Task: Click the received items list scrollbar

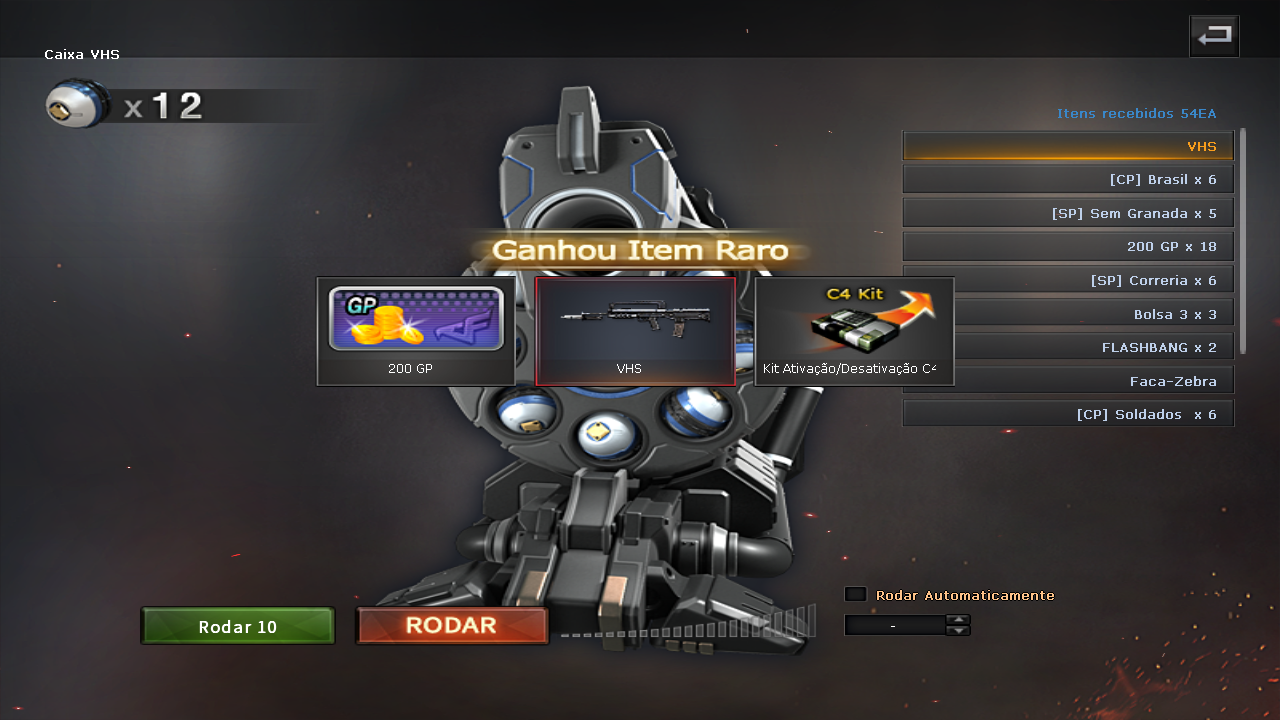Action: (1243, 240)
